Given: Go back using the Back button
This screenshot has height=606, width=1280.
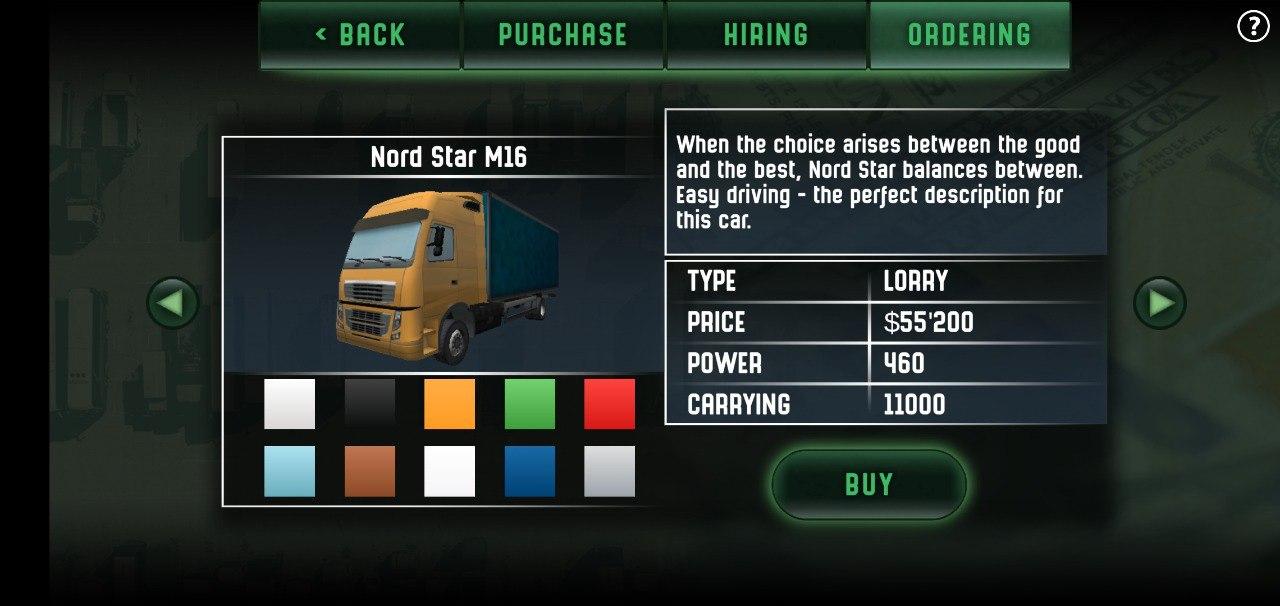Looking at the screenshot, I should (360, 35).
